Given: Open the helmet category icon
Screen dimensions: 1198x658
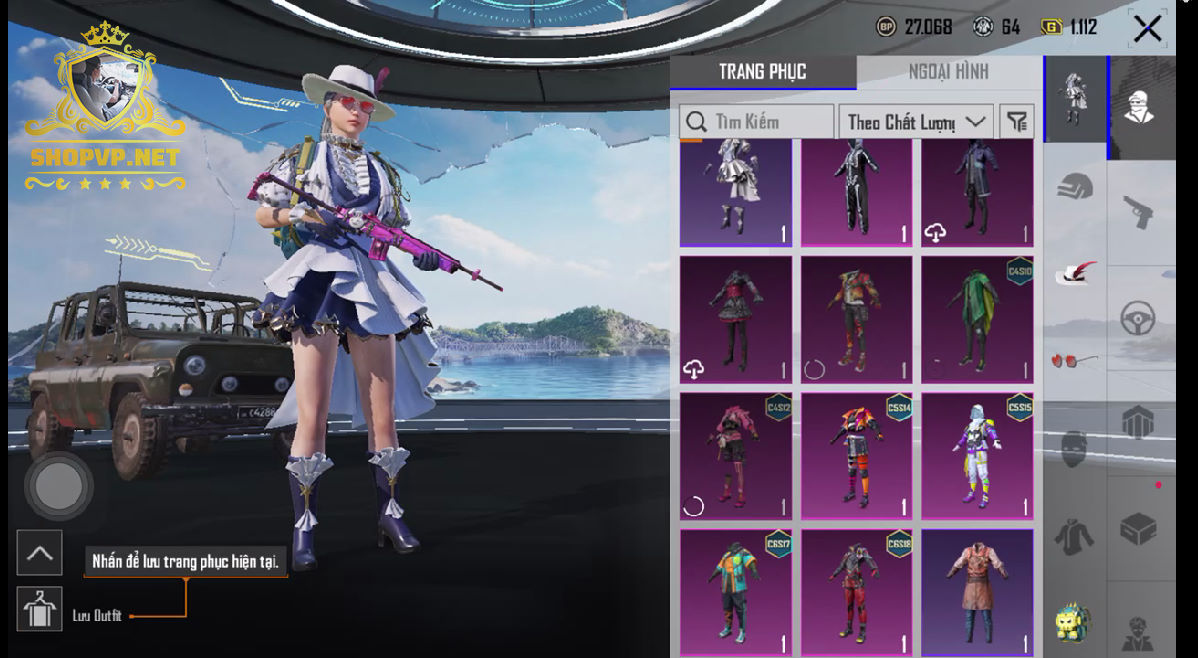Looking at the screenshot, I should pyautogui.click(x=1075, y=186).
